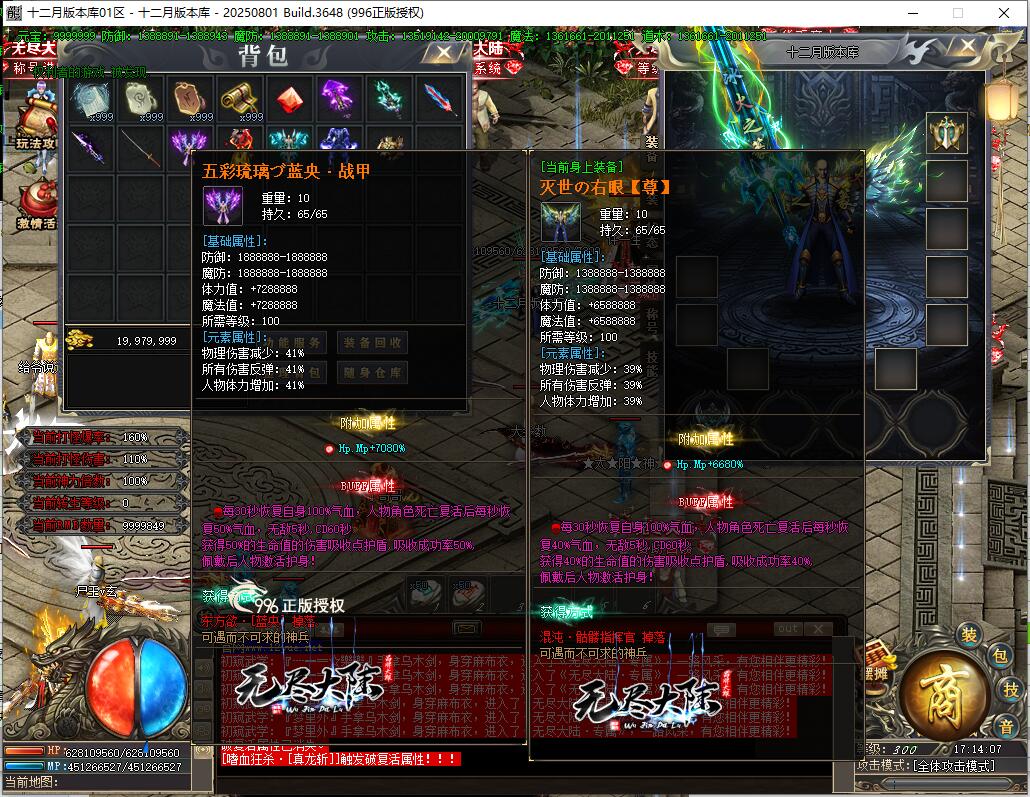This screenshot has height=797, width=1030.
Task: Select the thin long spear in the backpack
Action: click(141, 149)
